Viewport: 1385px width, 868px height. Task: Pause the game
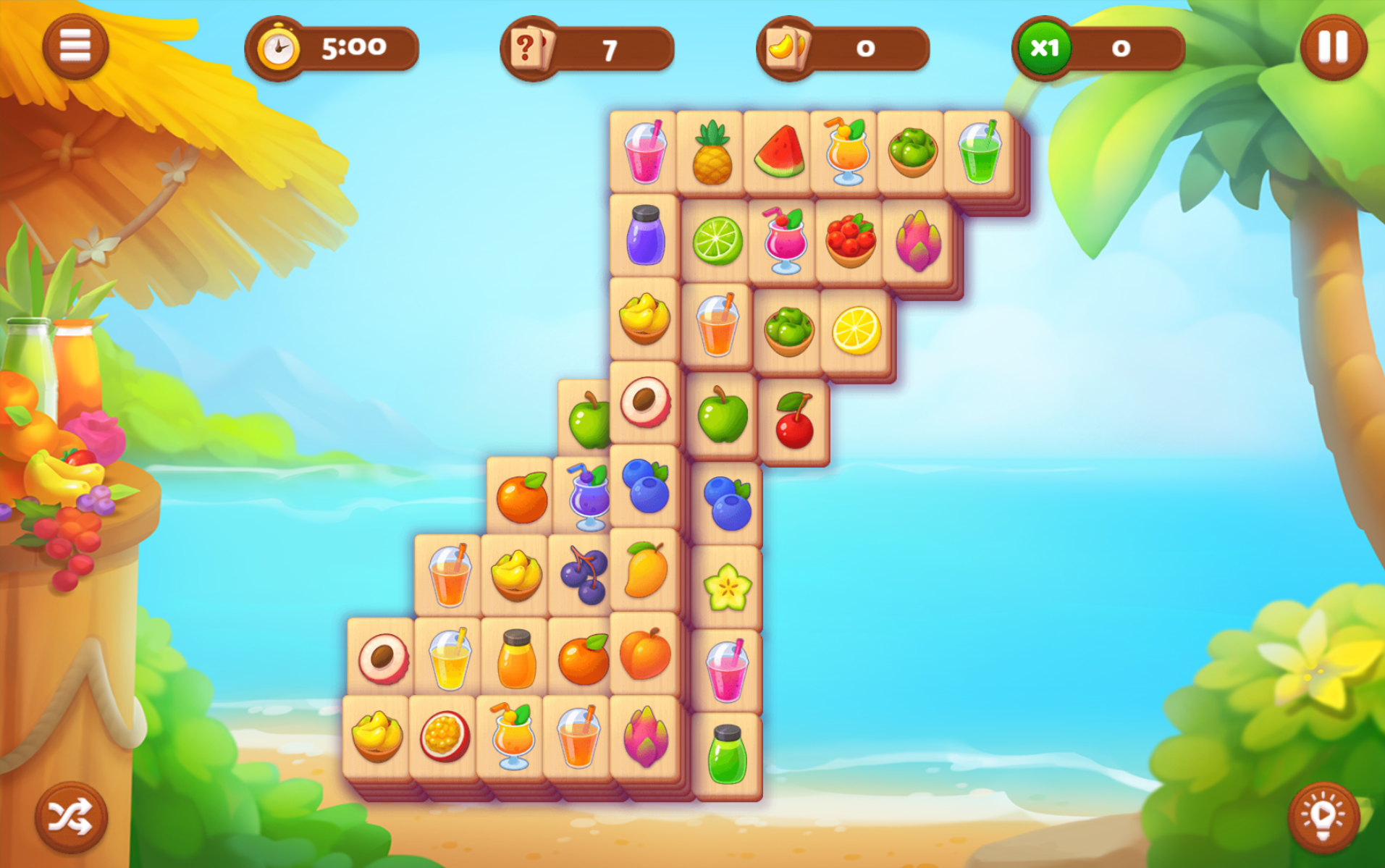coord(1332,47)
